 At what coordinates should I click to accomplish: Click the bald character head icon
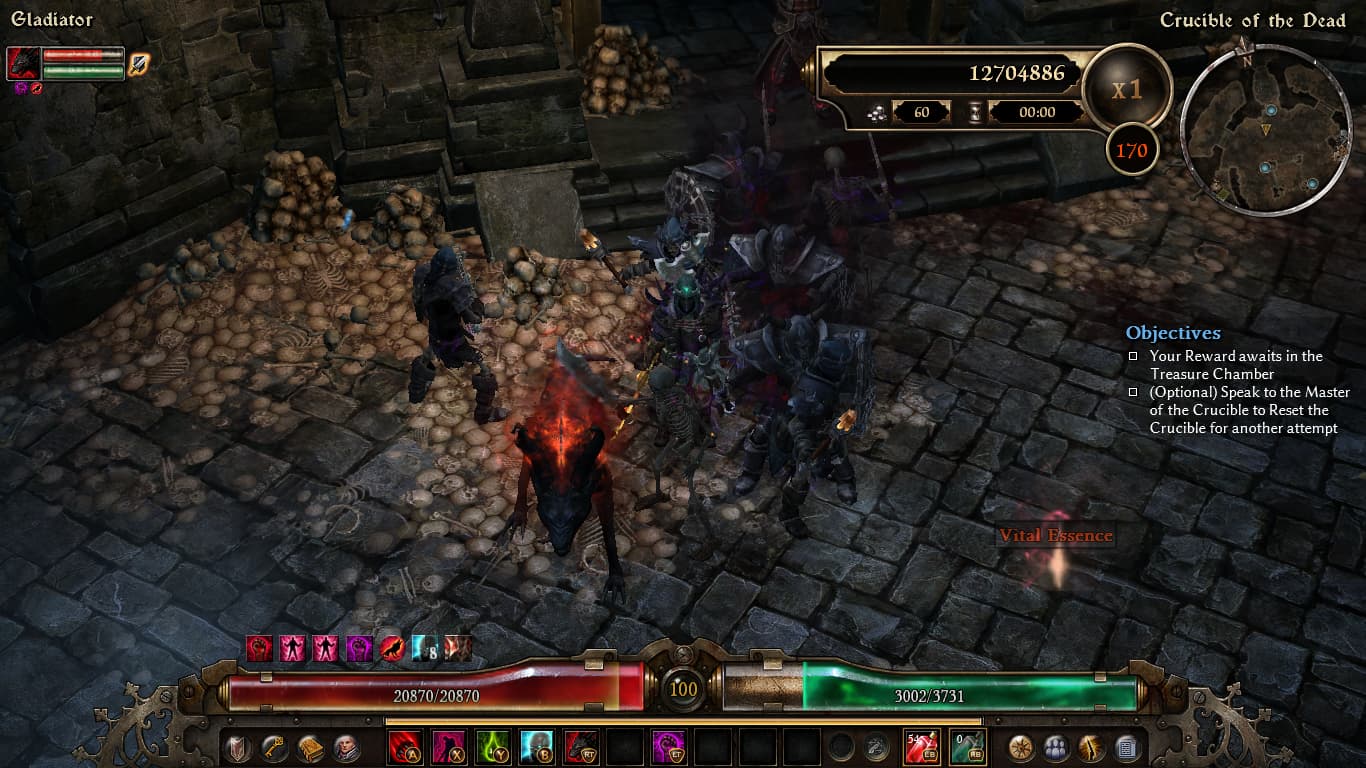(347, 747)
